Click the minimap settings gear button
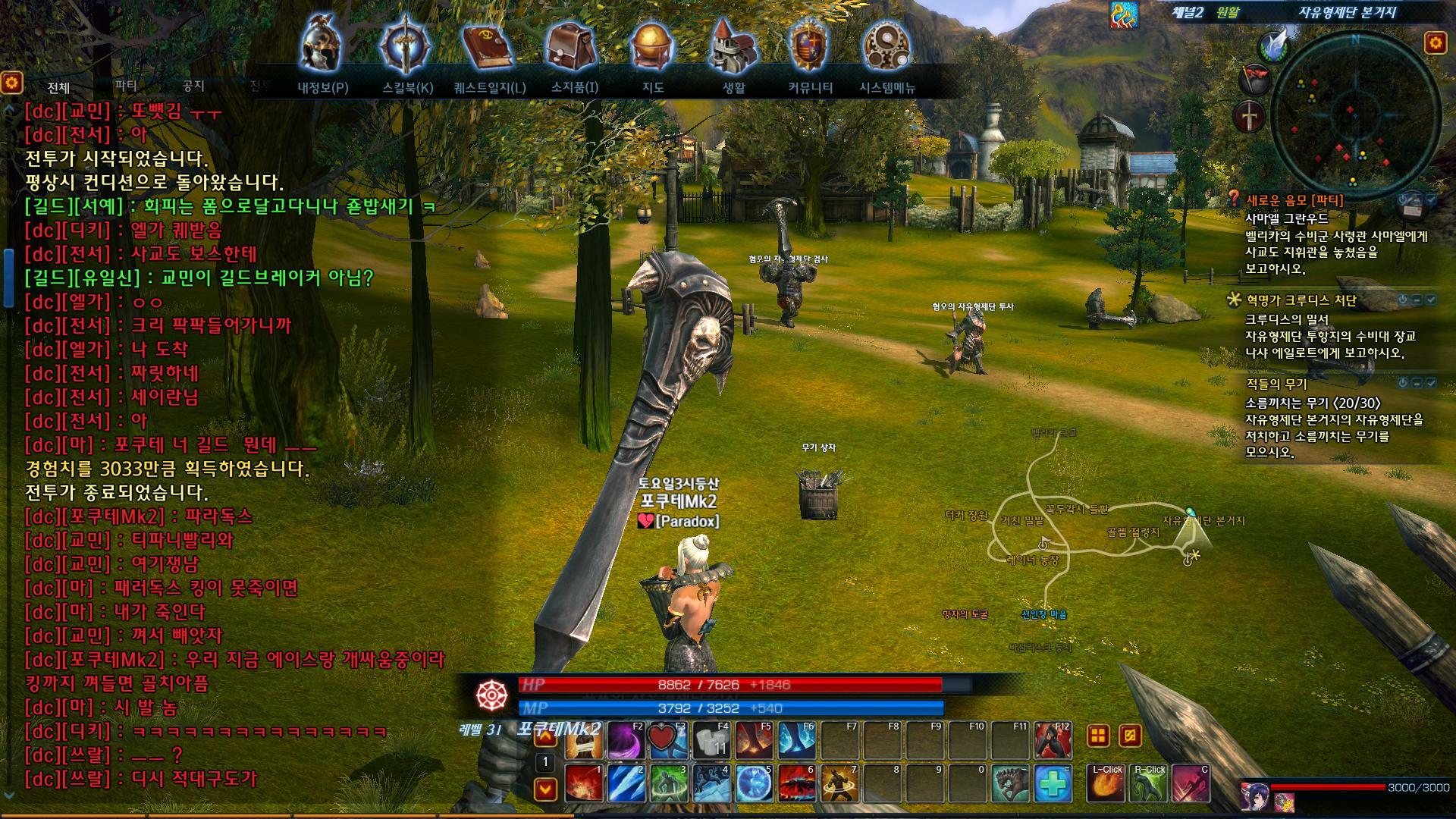Image resolution: width=1456 pixels, height=819 pixels. 1435,42
